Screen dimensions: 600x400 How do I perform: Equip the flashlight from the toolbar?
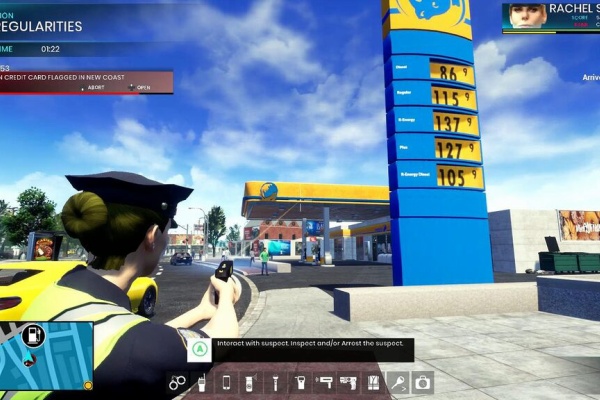pyautogui.click(x=275, y=382)
